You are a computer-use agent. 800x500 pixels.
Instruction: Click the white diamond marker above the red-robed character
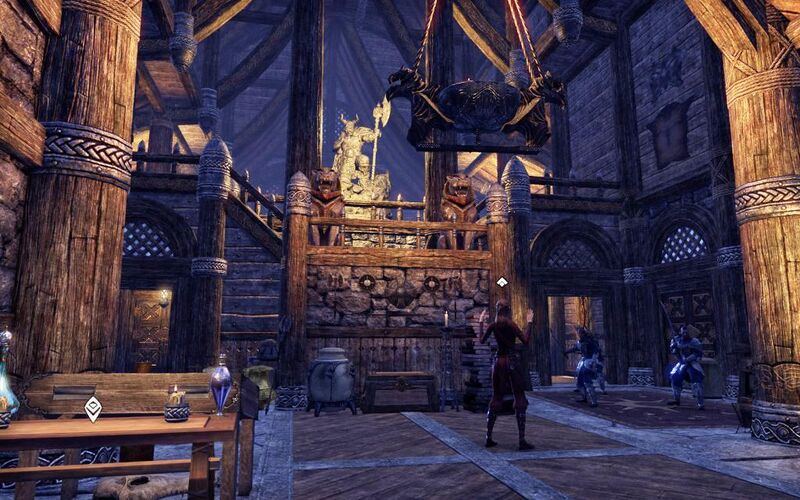[501, 283]
